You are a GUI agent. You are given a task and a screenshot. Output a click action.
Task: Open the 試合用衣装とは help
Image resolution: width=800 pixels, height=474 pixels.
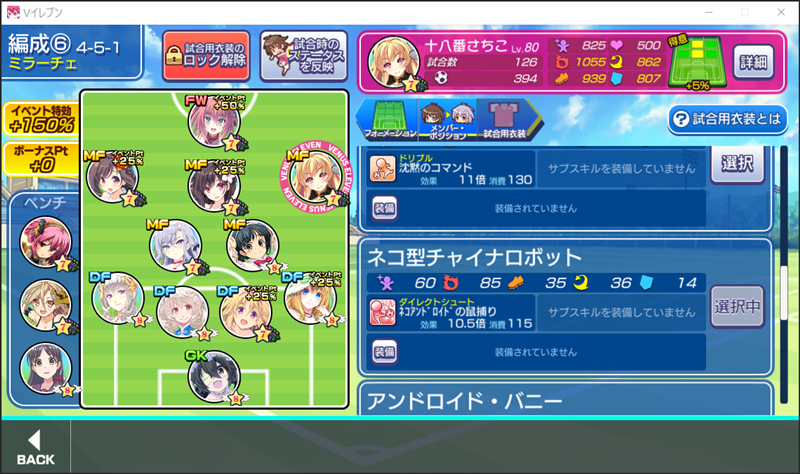point(727,119)
